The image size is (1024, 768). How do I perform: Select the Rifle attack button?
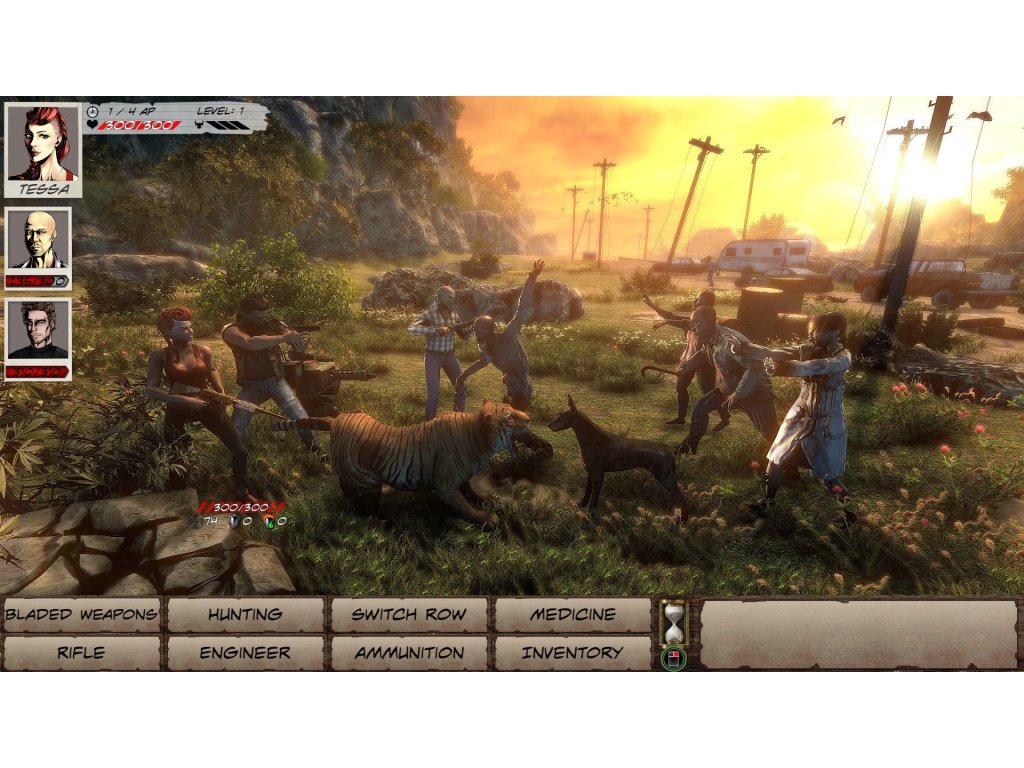click(81, 653)
